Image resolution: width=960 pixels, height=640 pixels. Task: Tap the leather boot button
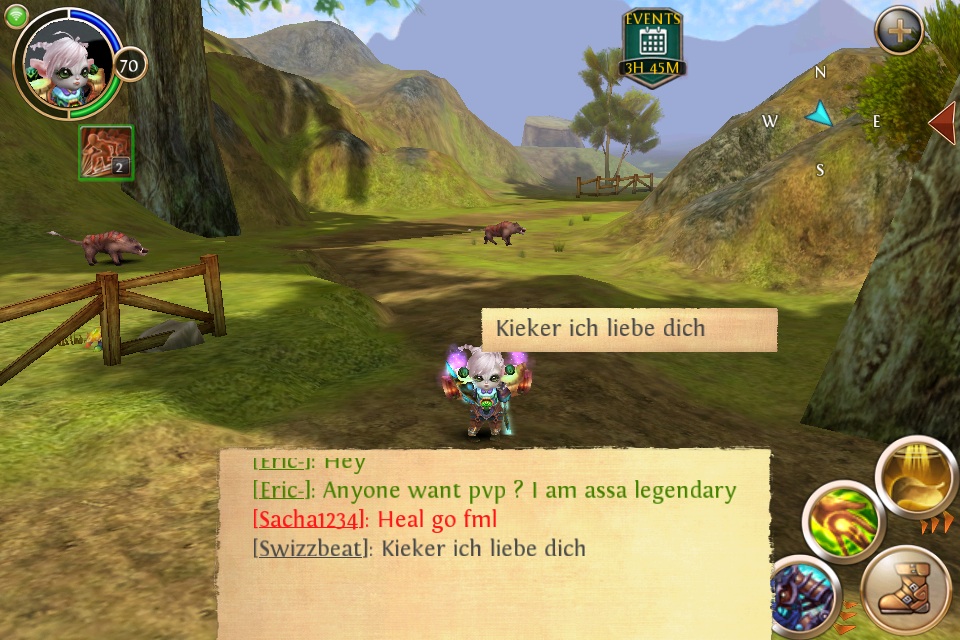[x=906, y=592]
